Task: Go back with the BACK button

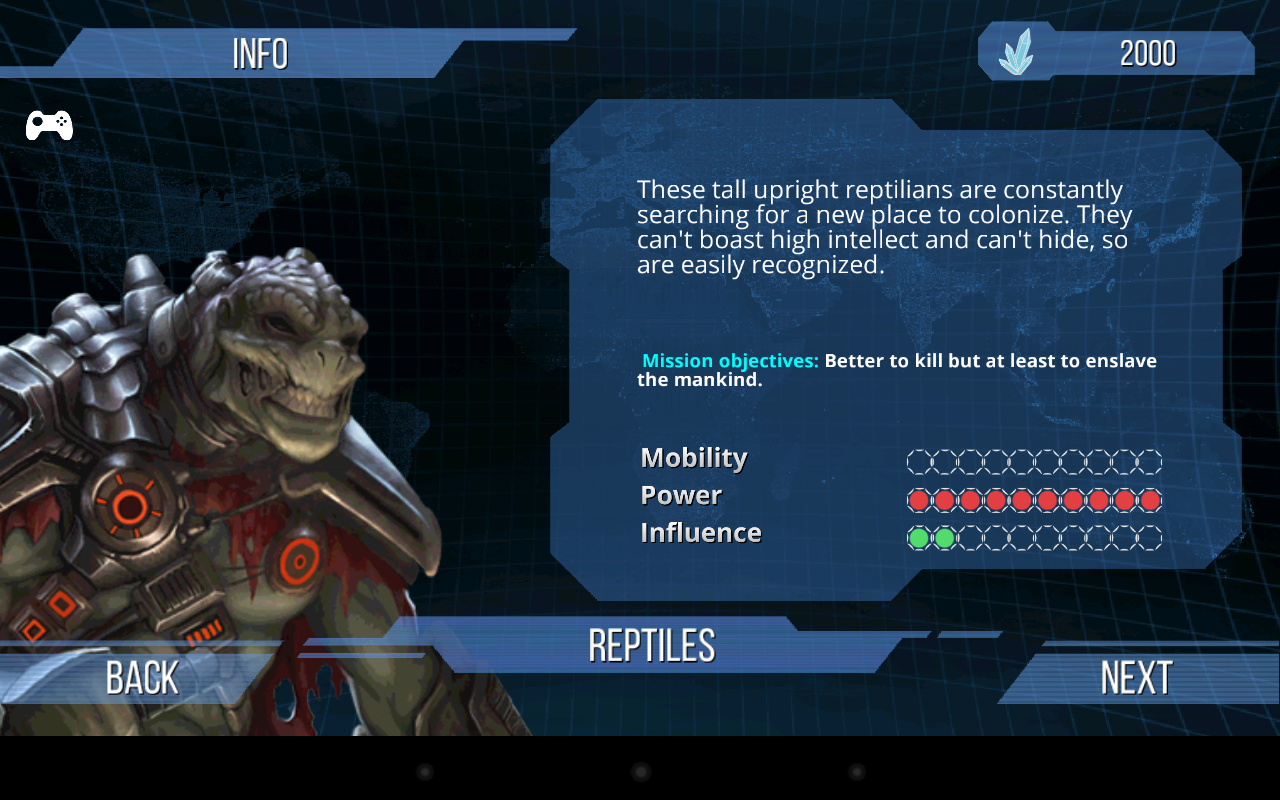Action: [x=142, y=678]
